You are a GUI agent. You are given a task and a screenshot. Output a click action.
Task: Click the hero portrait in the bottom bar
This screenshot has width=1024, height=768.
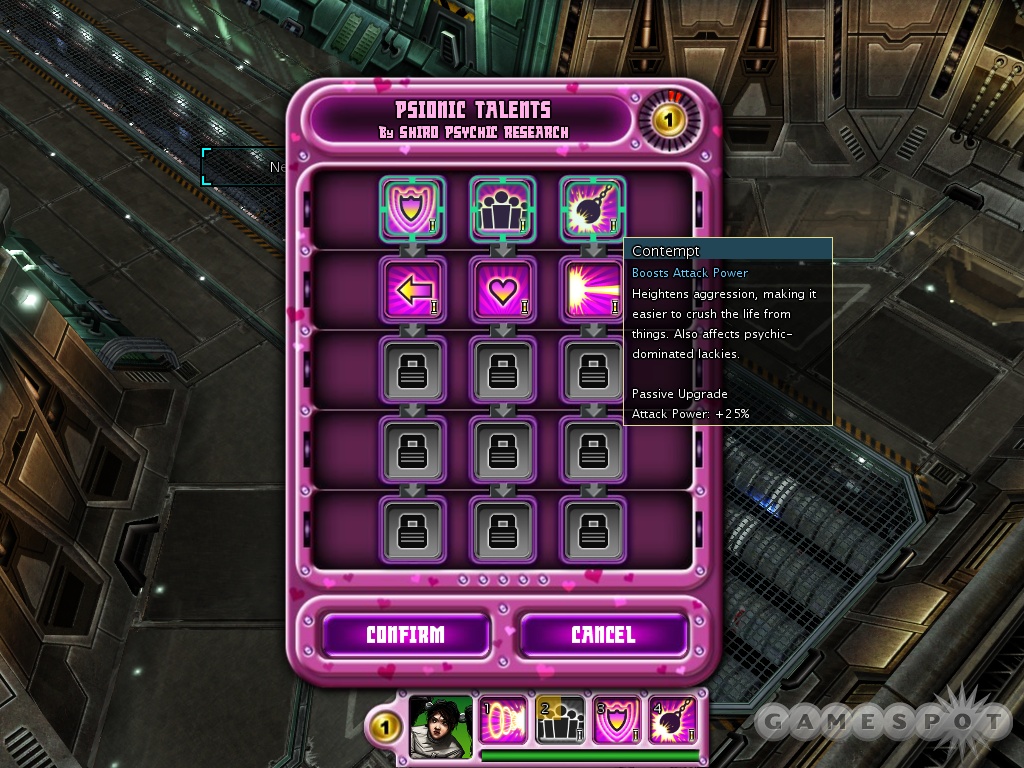click(x=440, y=724)
